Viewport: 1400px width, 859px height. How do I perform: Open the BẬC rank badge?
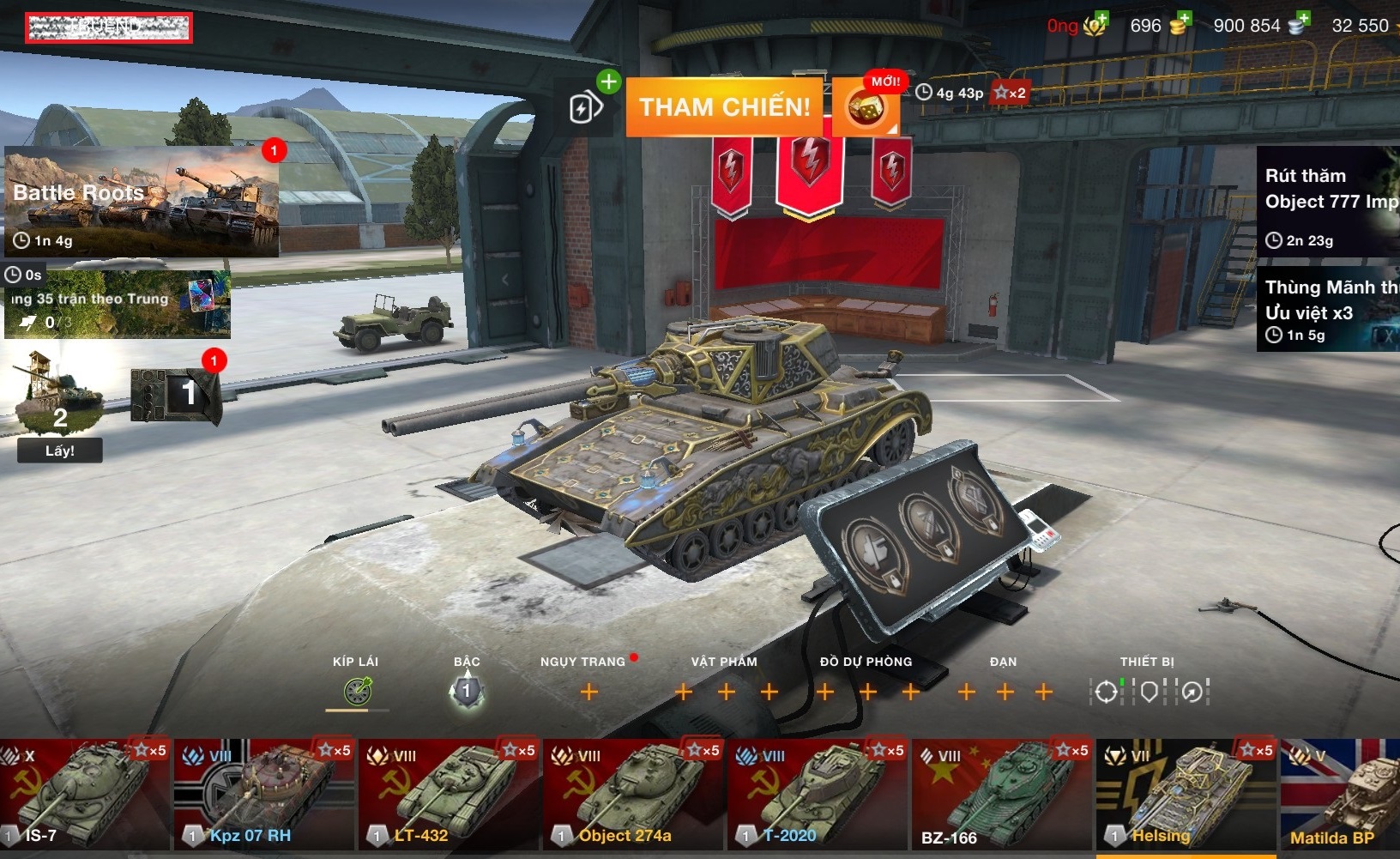(x=466, y=691)
